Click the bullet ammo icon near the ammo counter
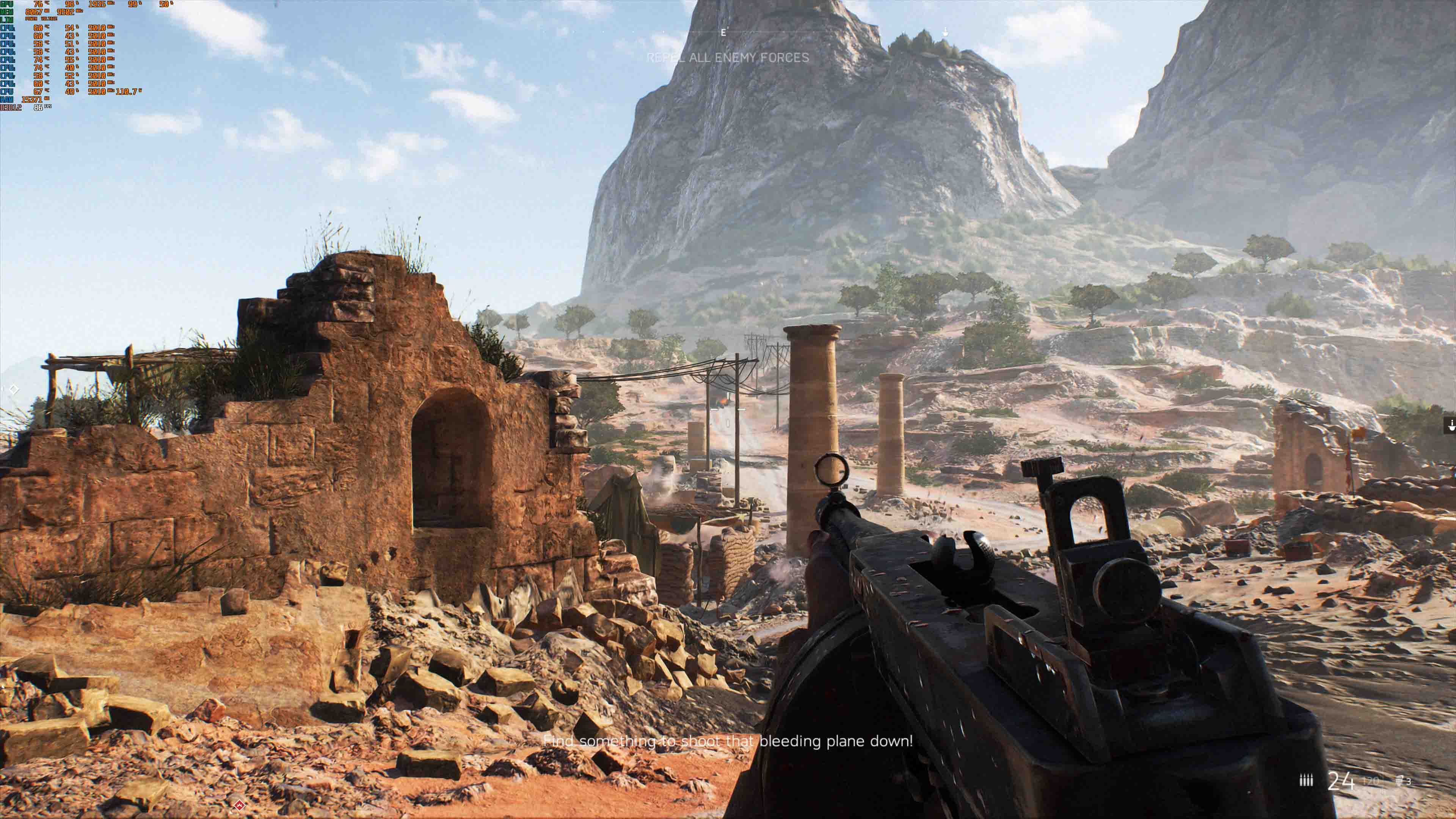 pos(1306,780)
